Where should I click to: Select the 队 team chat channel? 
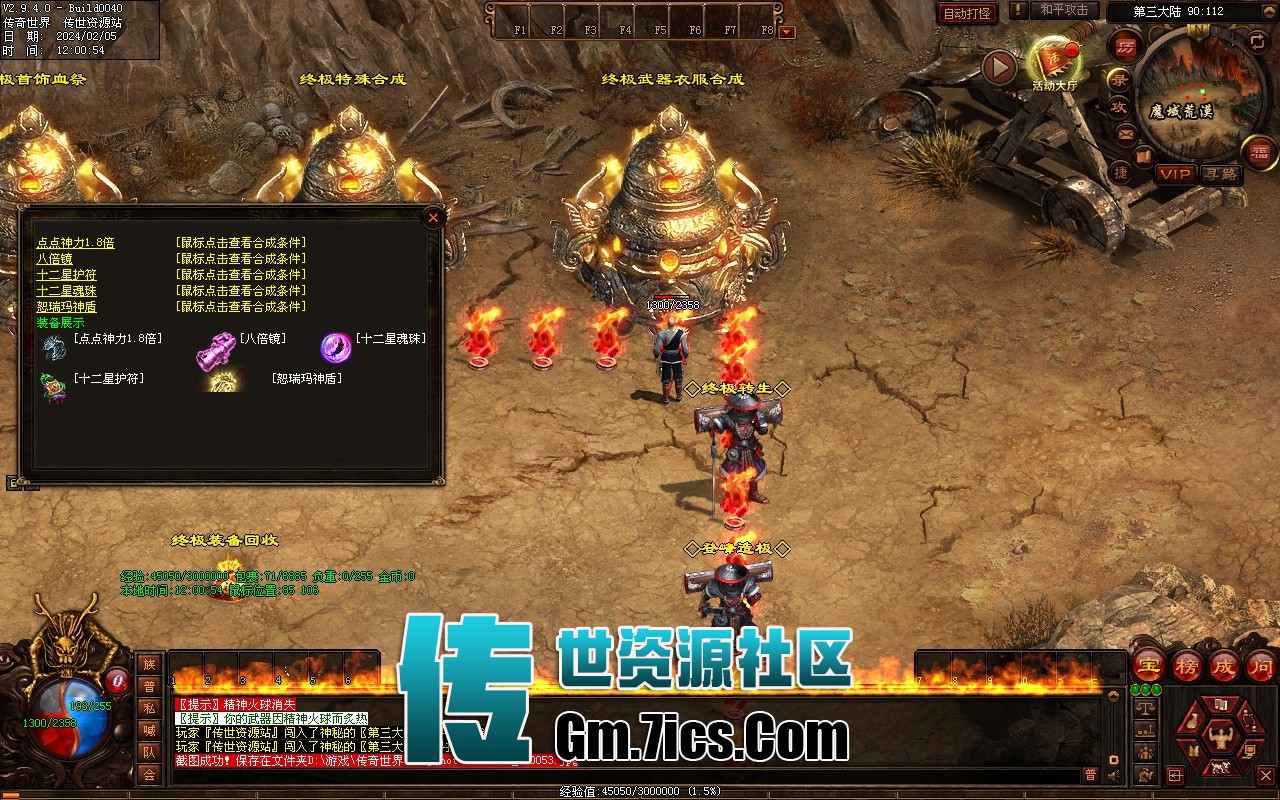(149, 752)
